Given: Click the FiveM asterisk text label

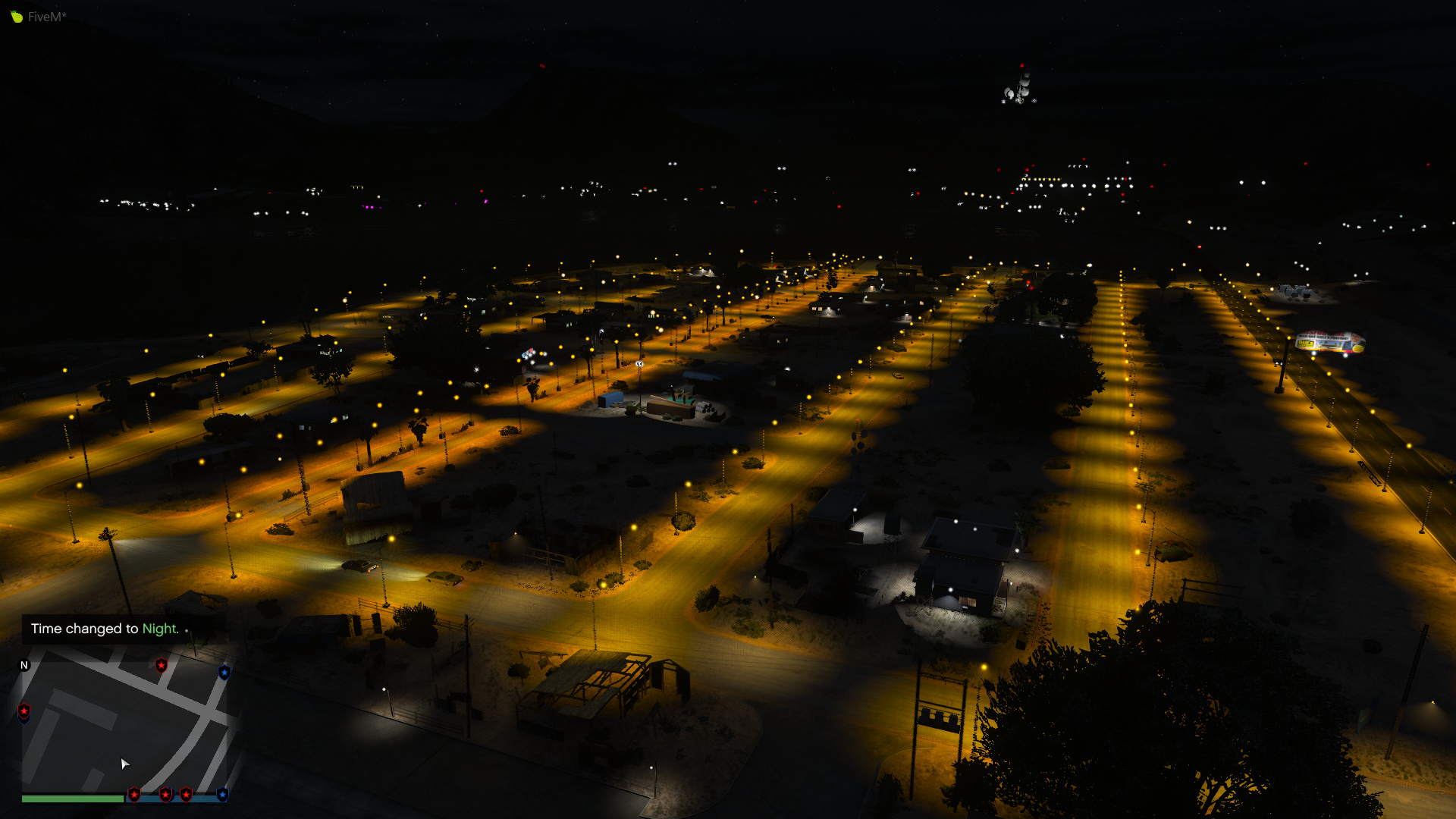Looking at the screenshot, I should click(45, 15).
